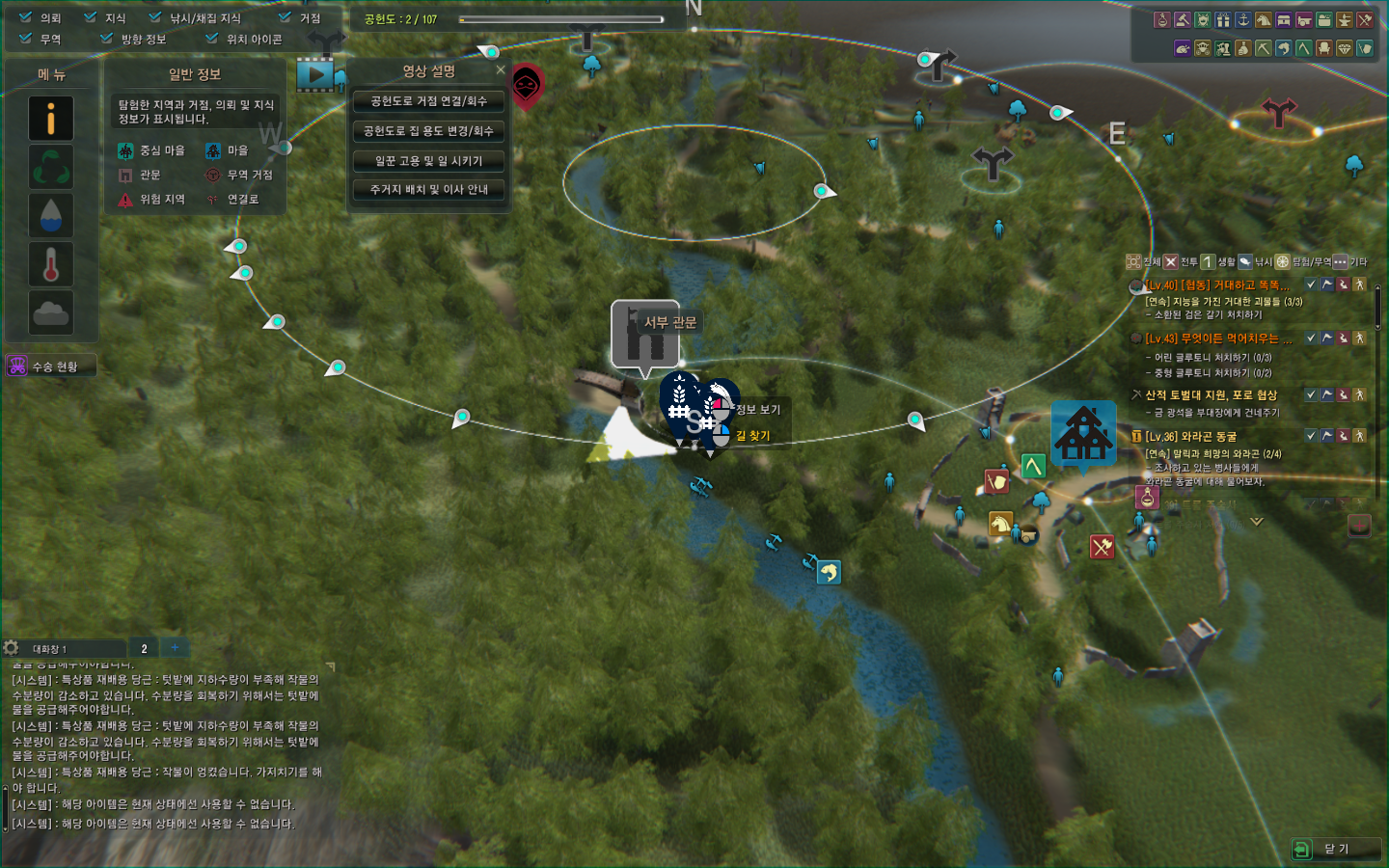The height and width of the screenshot is (868, 1389).
Task: Toggle the 의뢰 checkbox filter
Action: coord(26,17)
